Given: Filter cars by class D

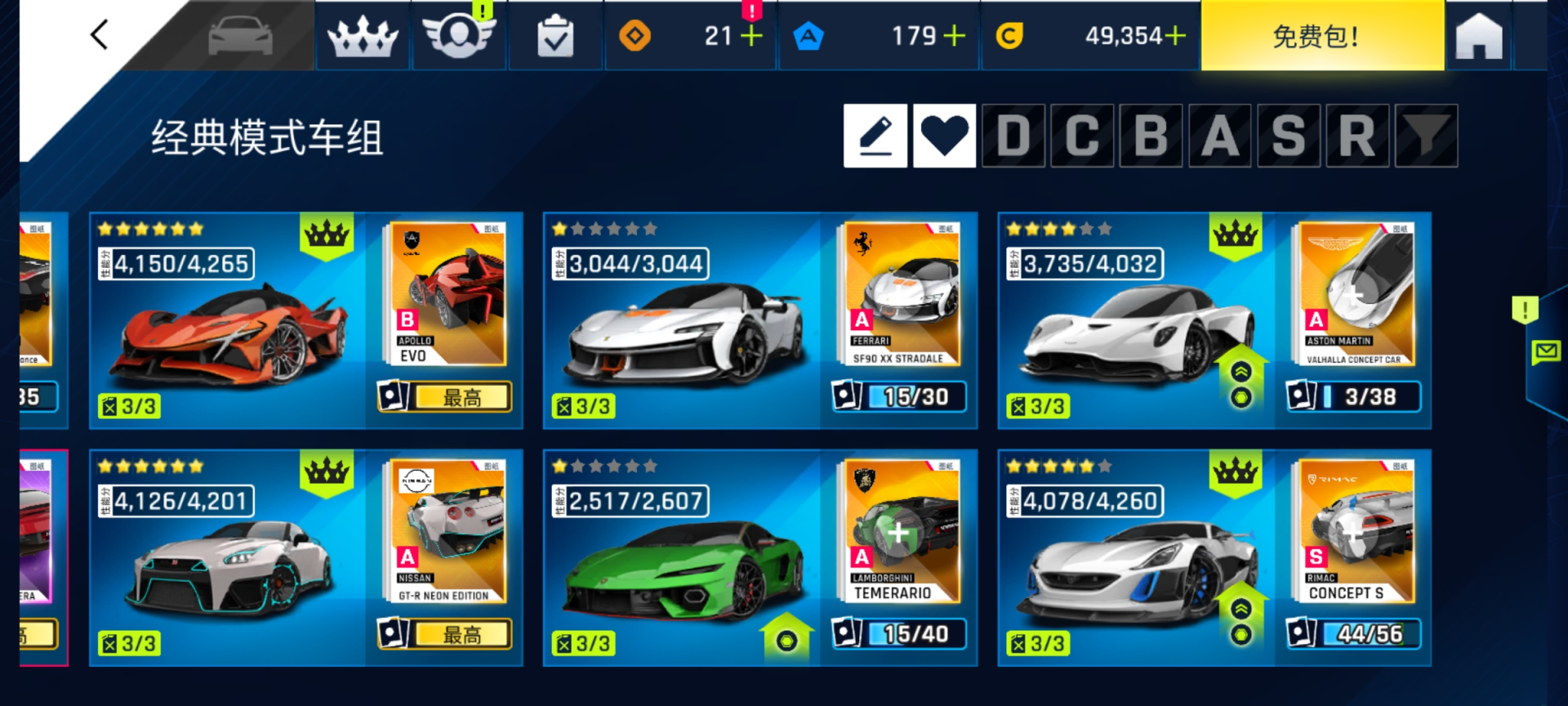Looking at the screenshot, I should click(1013, 136).
